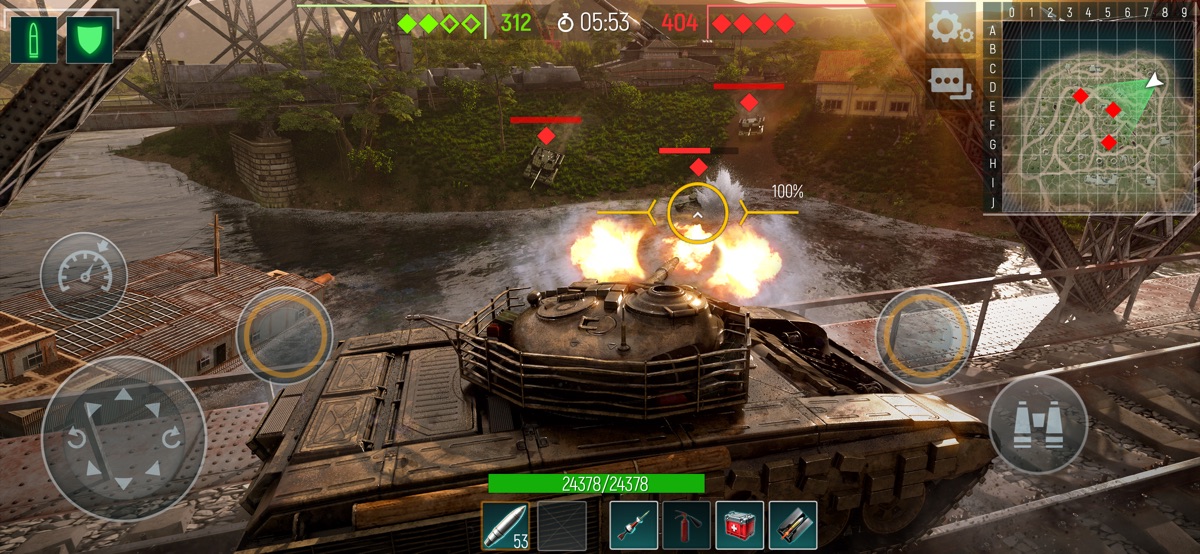
Task: Open the settings gear menu
Action: pos(949,28)
